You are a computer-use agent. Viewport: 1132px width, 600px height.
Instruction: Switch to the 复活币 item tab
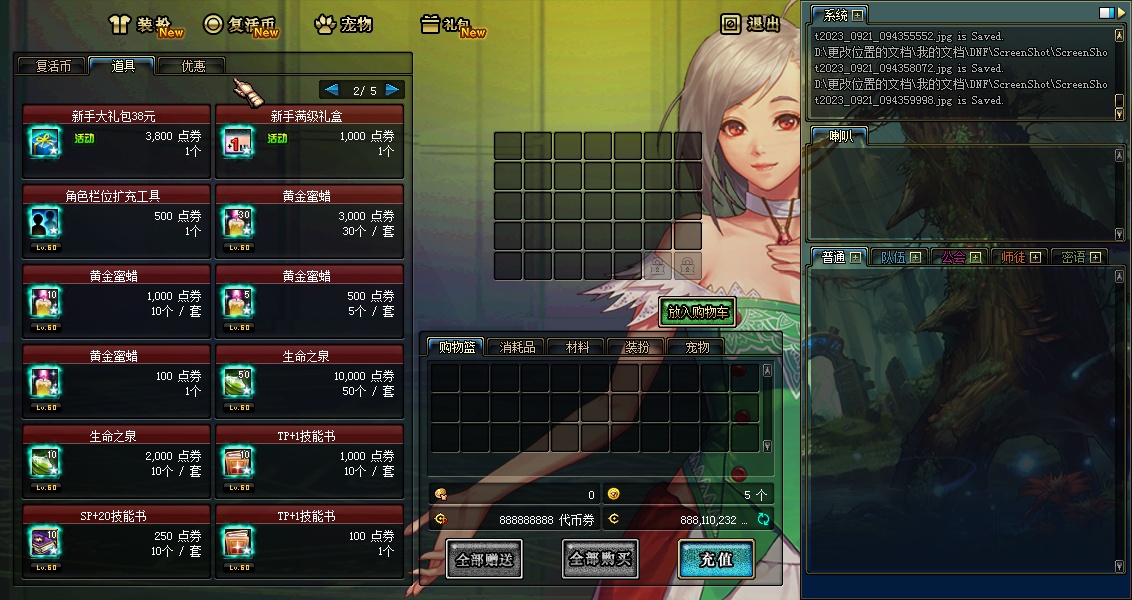pos(53,66)
